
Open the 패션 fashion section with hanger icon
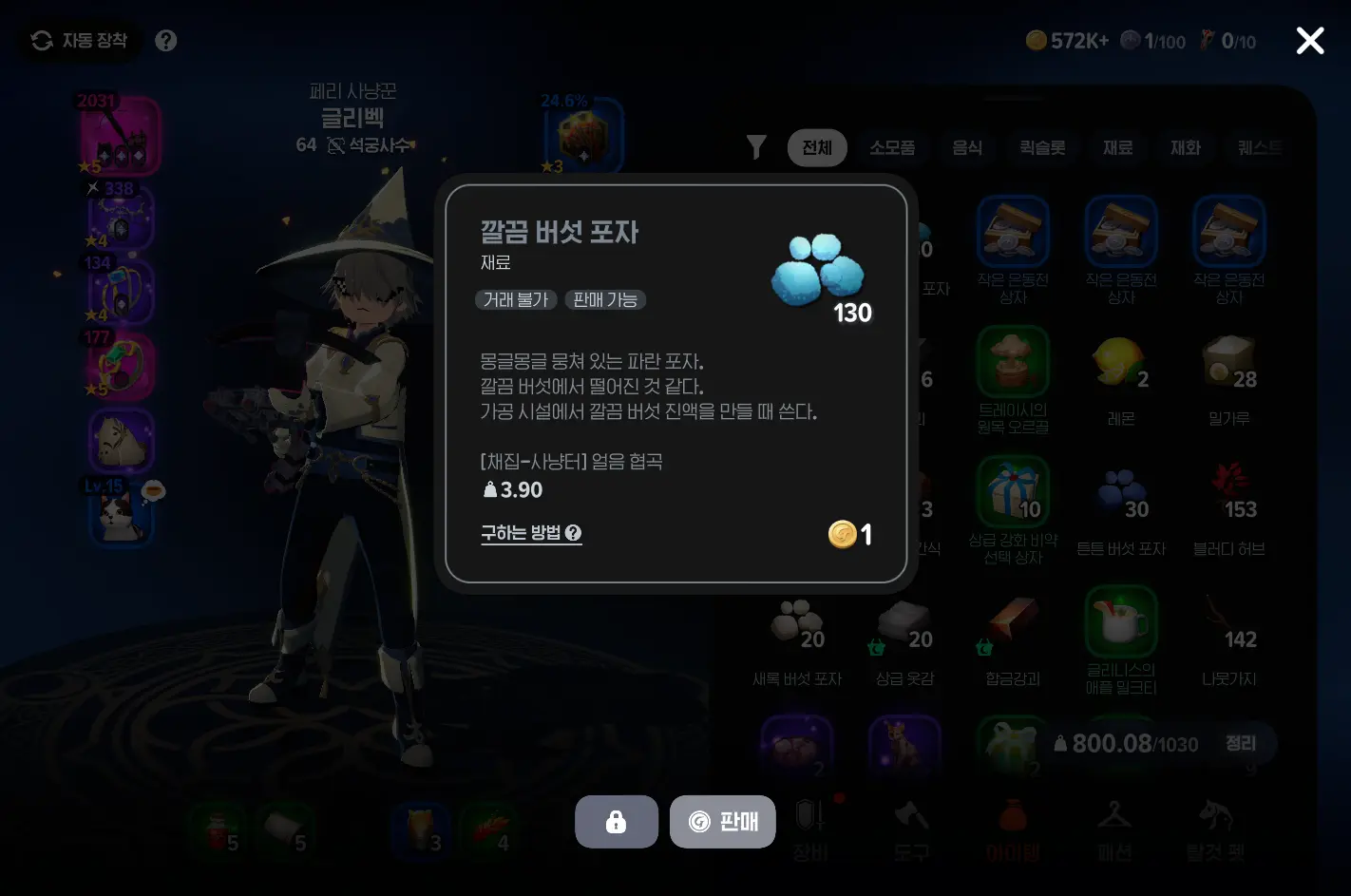coord(1113,827)
